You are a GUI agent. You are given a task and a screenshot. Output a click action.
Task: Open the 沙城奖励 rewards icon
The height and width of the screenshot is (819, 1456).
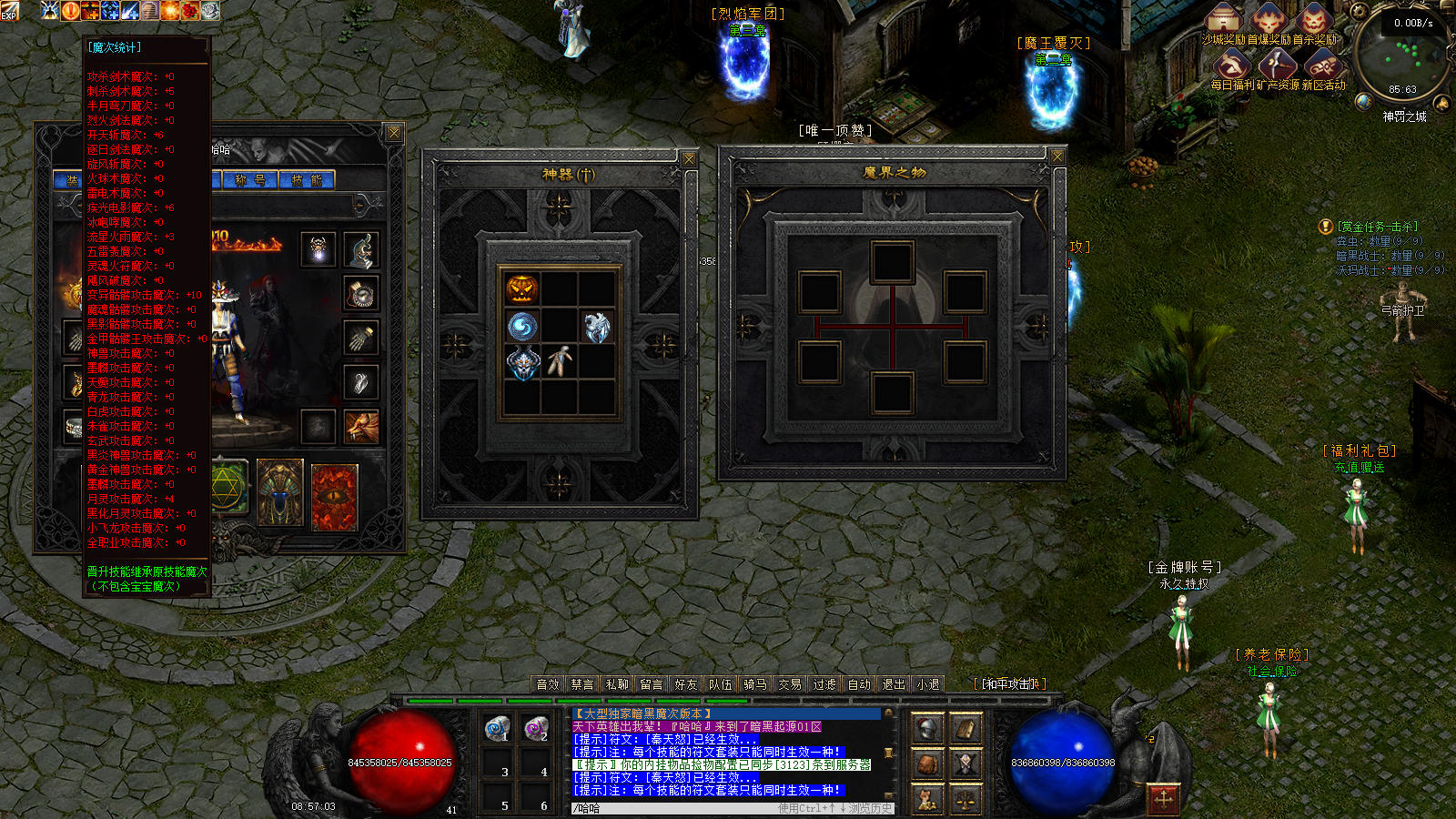pos(1224,20)
